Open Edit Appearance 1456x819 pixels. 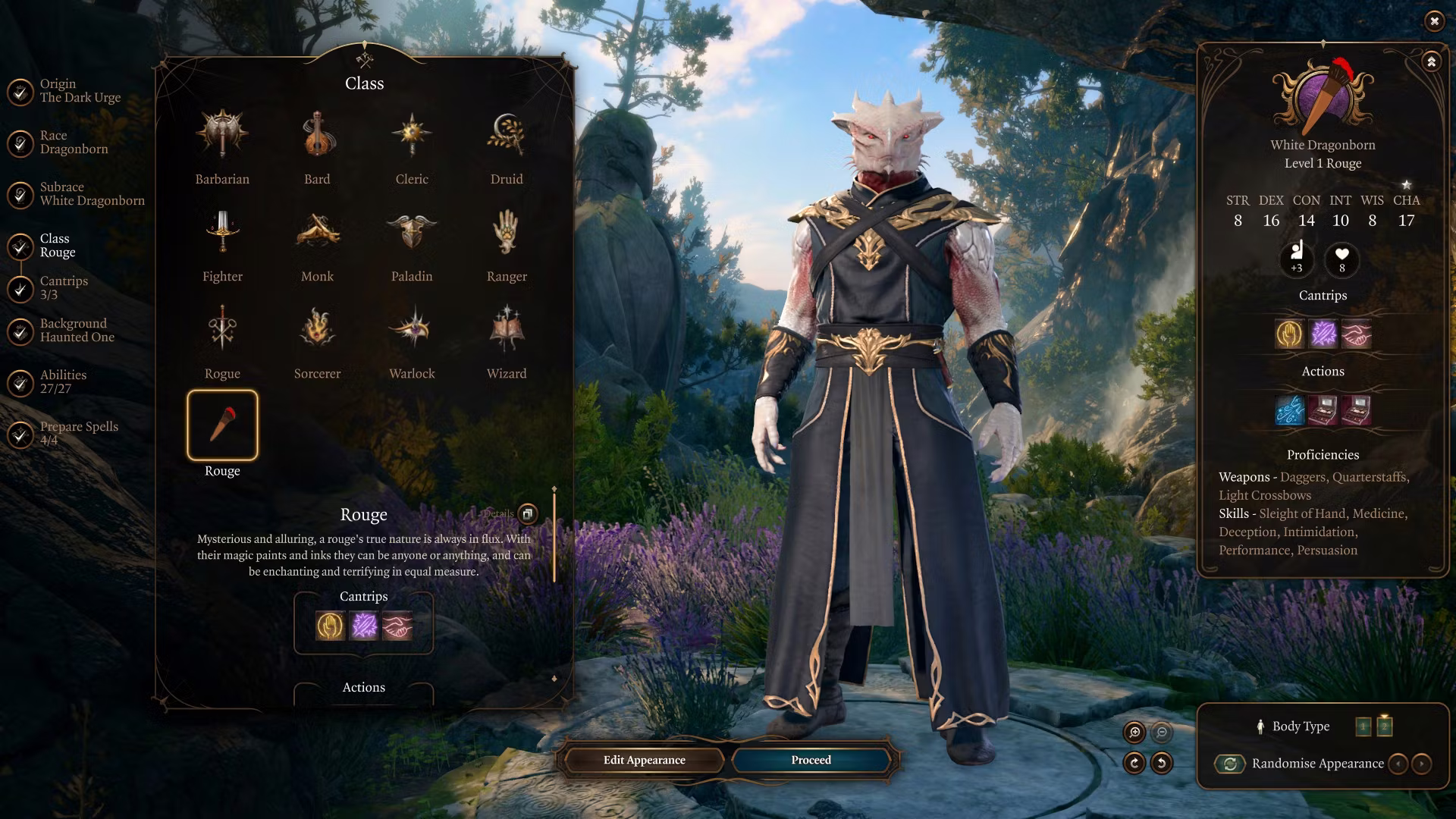[644, 760]
